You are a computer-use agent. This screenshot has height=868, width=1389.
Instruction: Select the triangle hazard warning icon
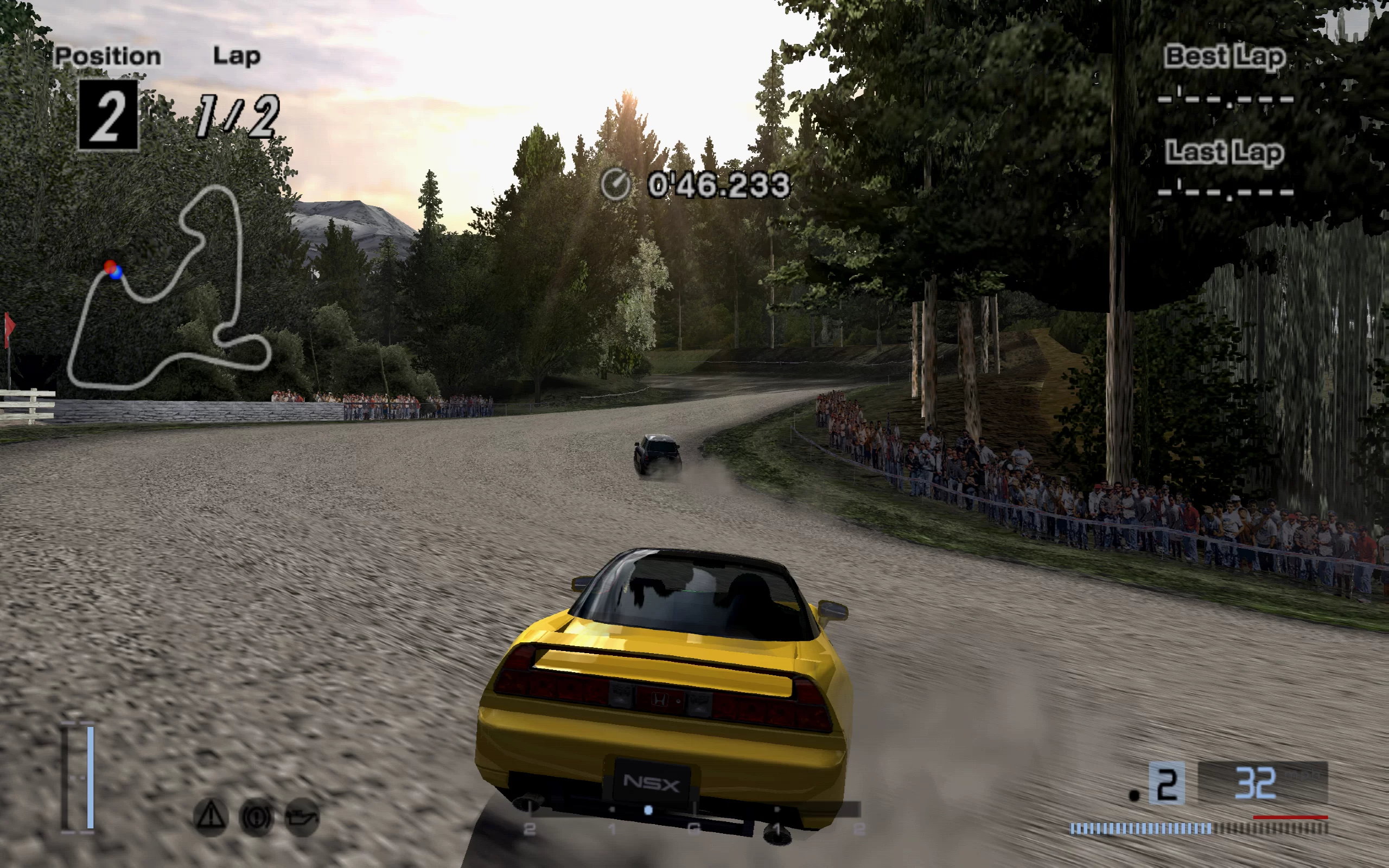[x=211, y=815]
